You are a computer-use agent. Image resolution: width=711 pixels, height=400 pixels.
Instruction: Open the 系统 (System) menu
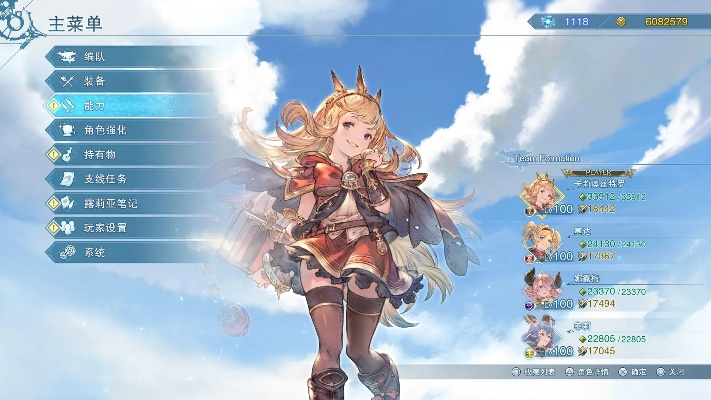[x=120, y=252]
